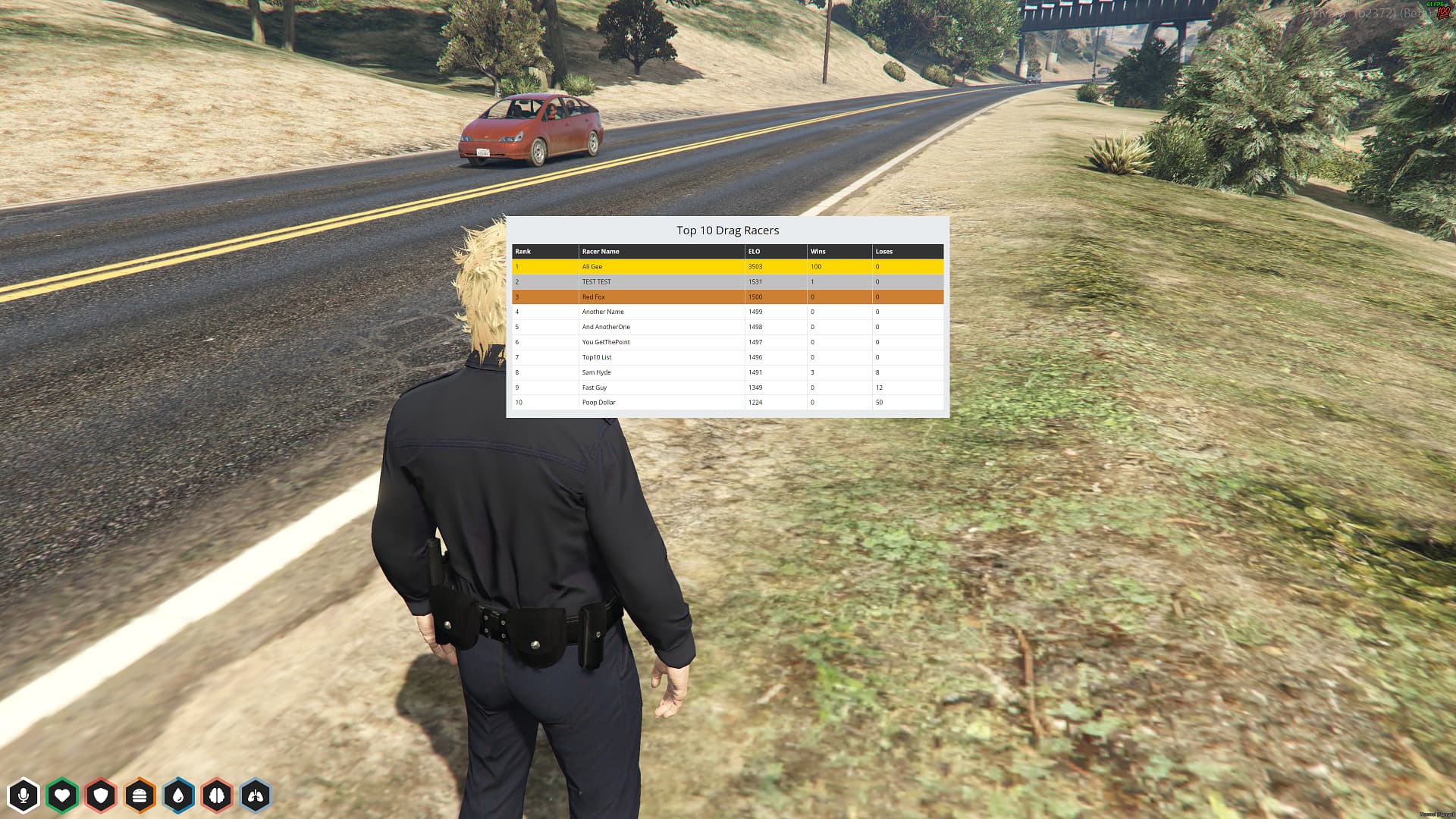Sort leaderboard by the Rank column
Viewport: 1456px width, 819px height.
click(x=522, y=251)
